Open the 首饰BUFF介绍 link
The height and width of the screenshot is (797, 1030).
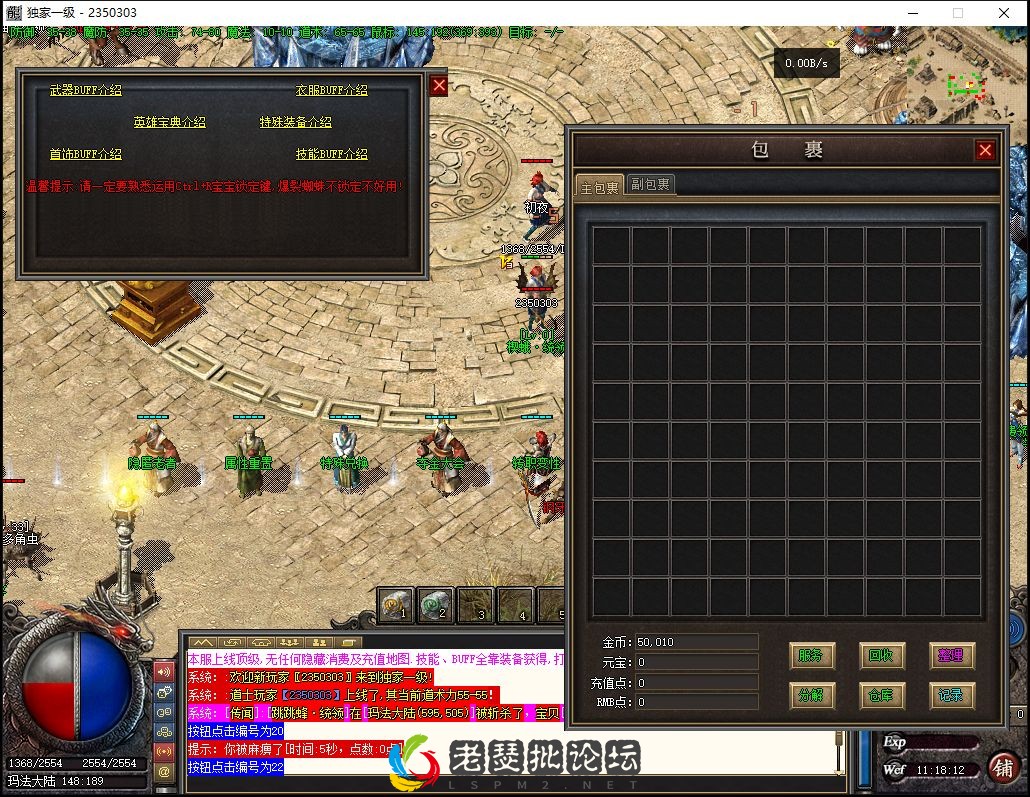86,154
